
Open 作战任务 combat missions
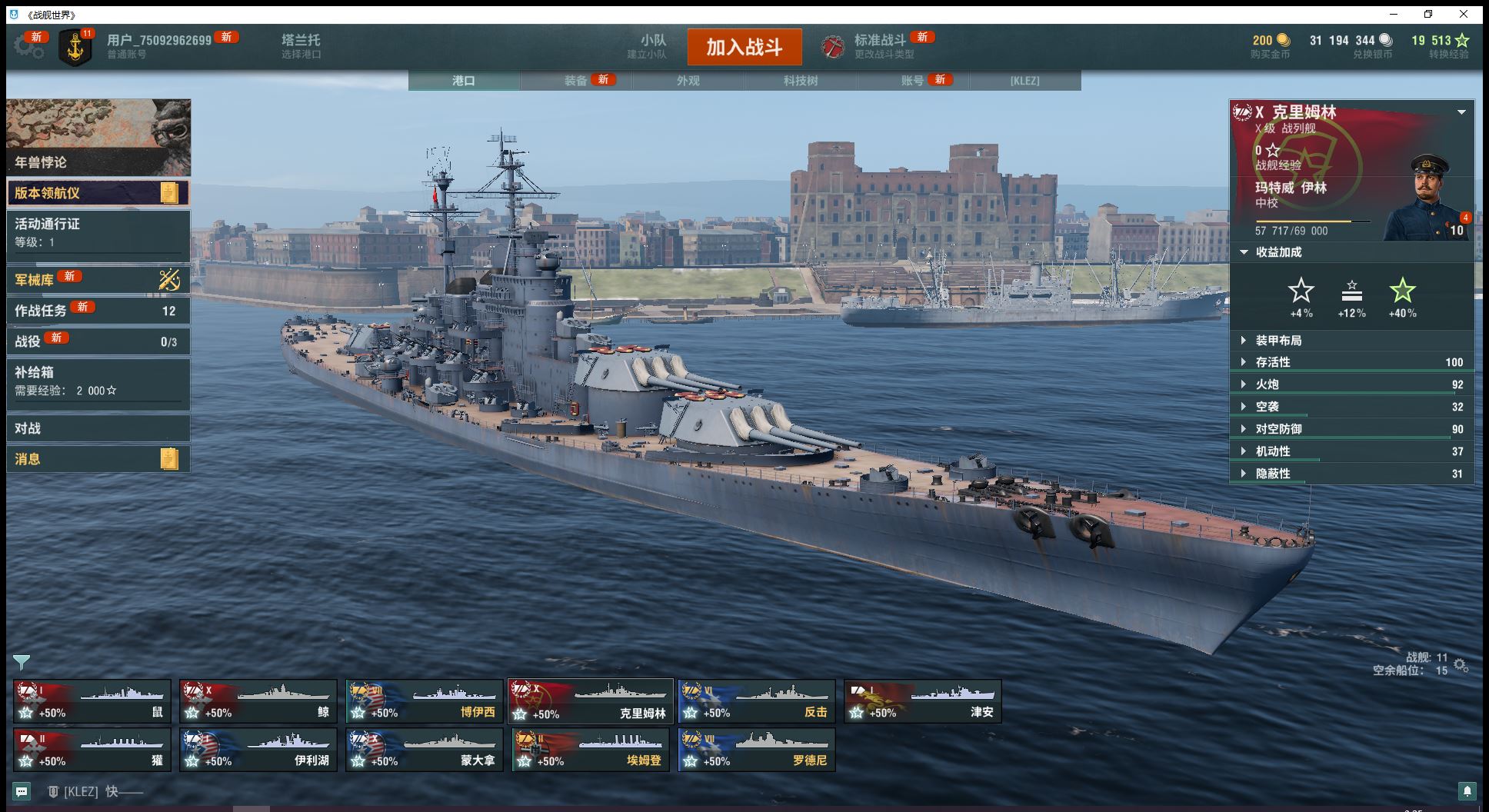click(x=98, y=311)
